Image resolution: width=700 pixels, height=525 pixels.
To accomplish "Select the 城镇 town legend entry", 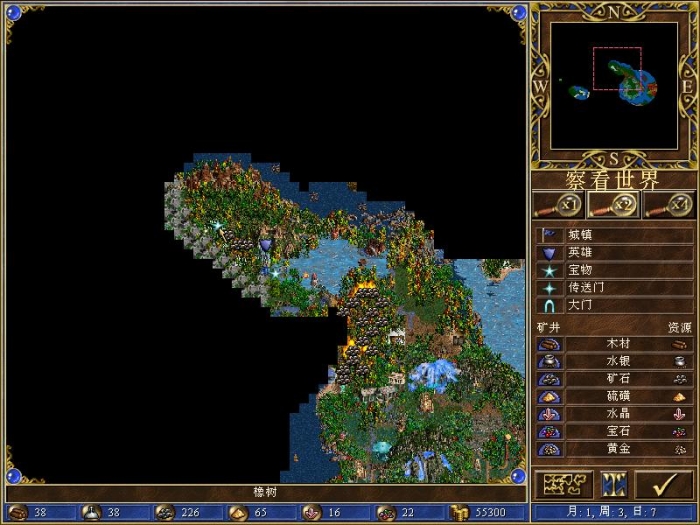I will click(614, 234).
